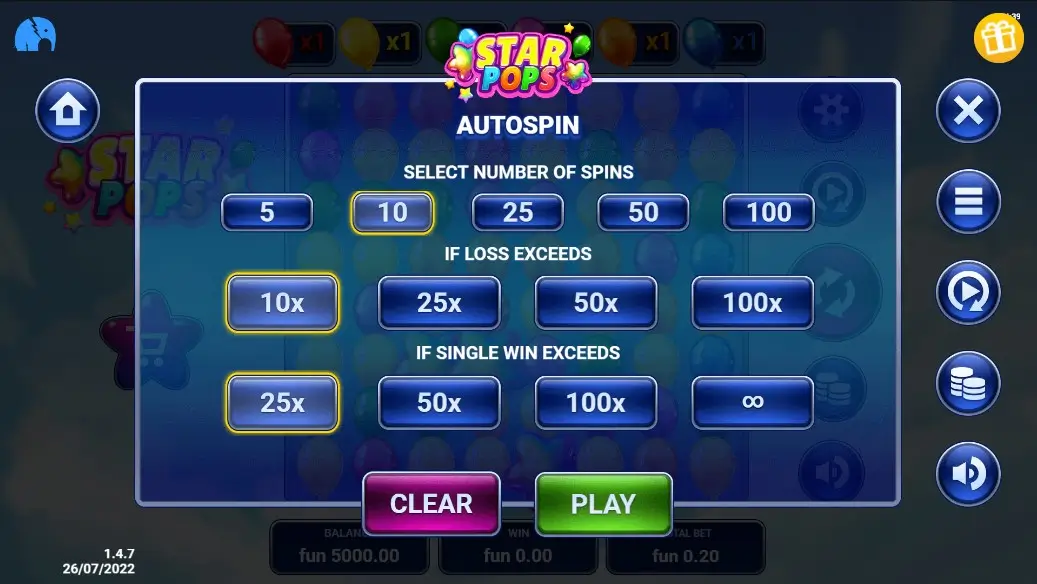Toggle the sound speaker icon

pyautogui.click(x=968, y=473)
